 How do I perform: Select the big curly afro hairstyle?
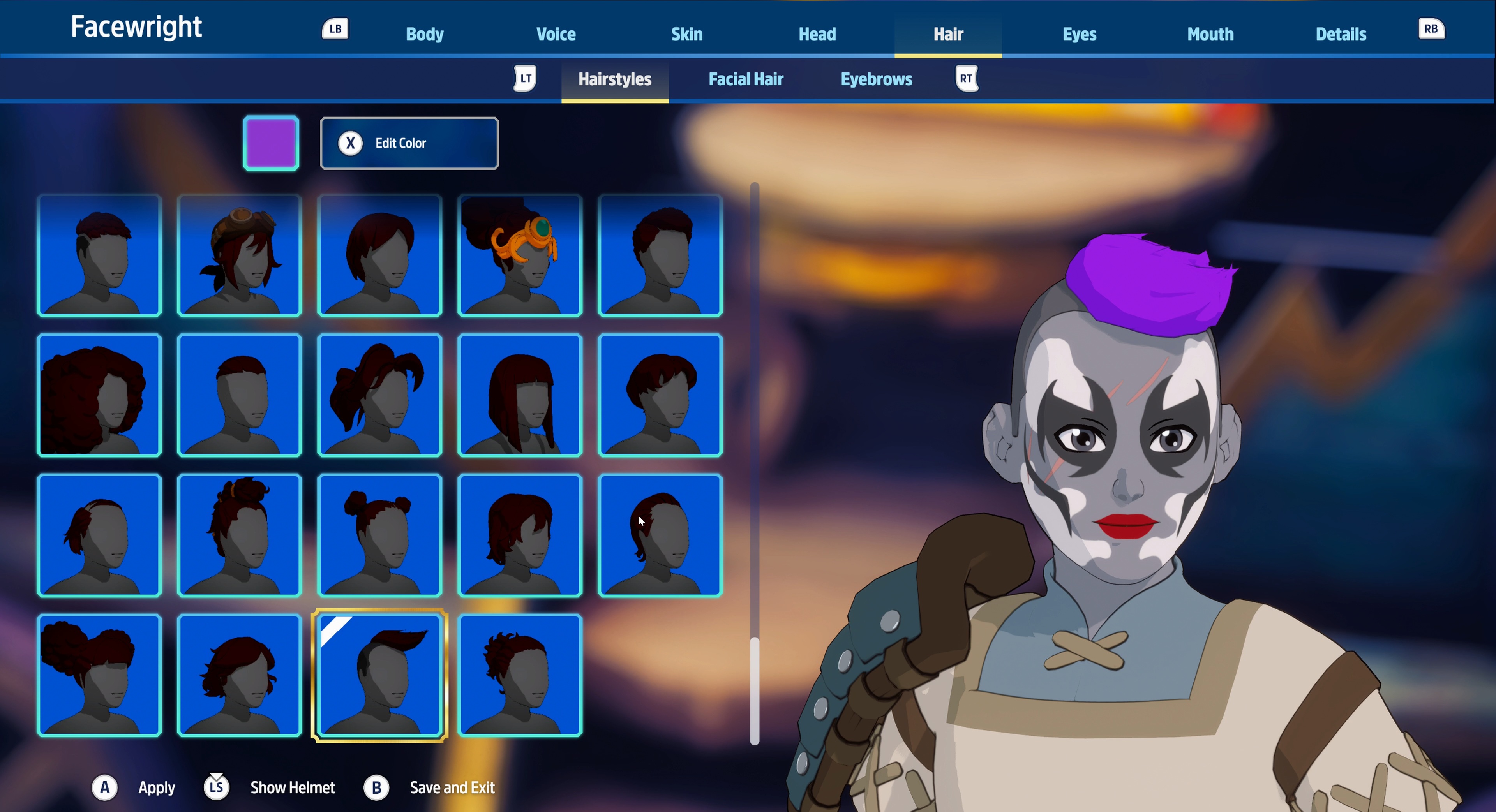point(99,395)
